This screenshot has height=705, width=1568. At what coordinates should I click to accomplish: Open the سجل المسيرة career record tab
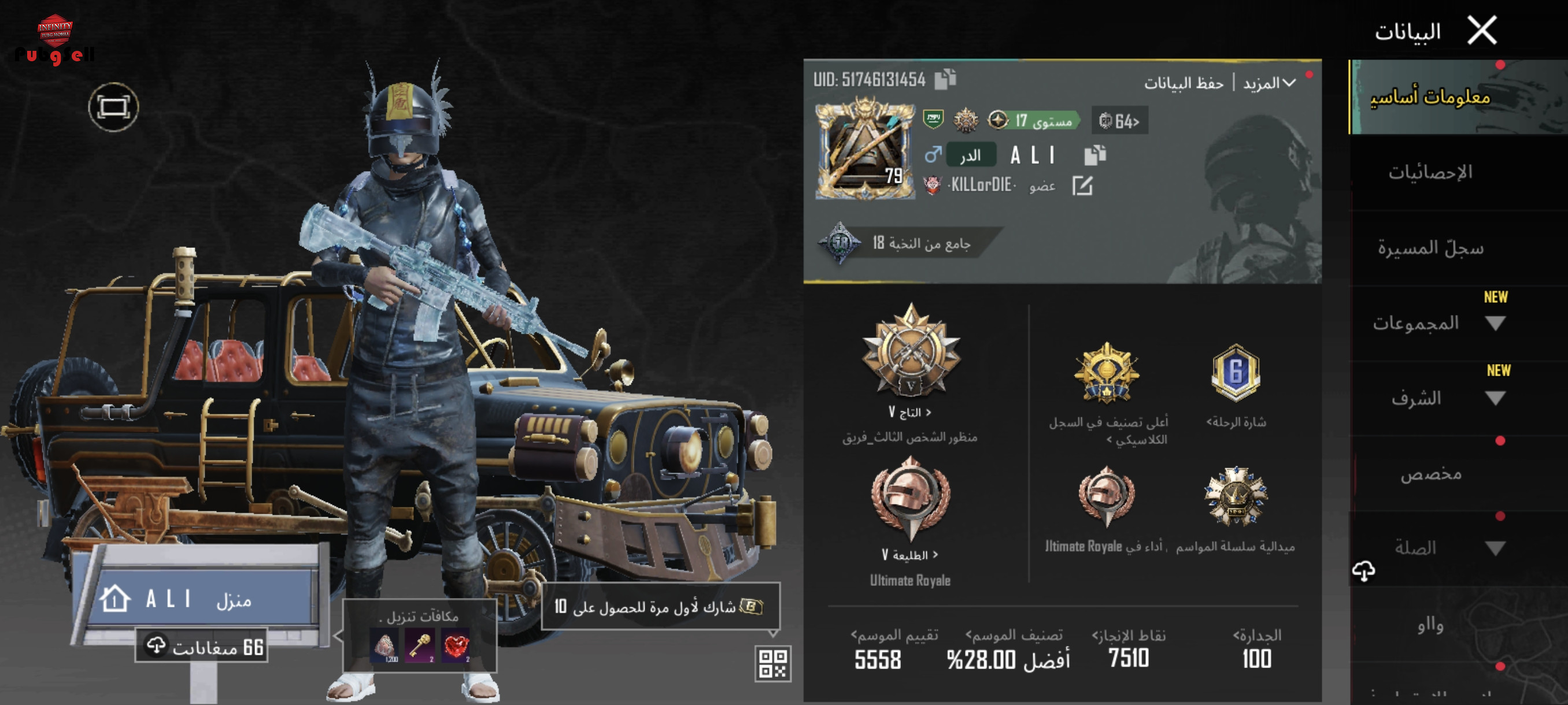[x=1430, y=248]
